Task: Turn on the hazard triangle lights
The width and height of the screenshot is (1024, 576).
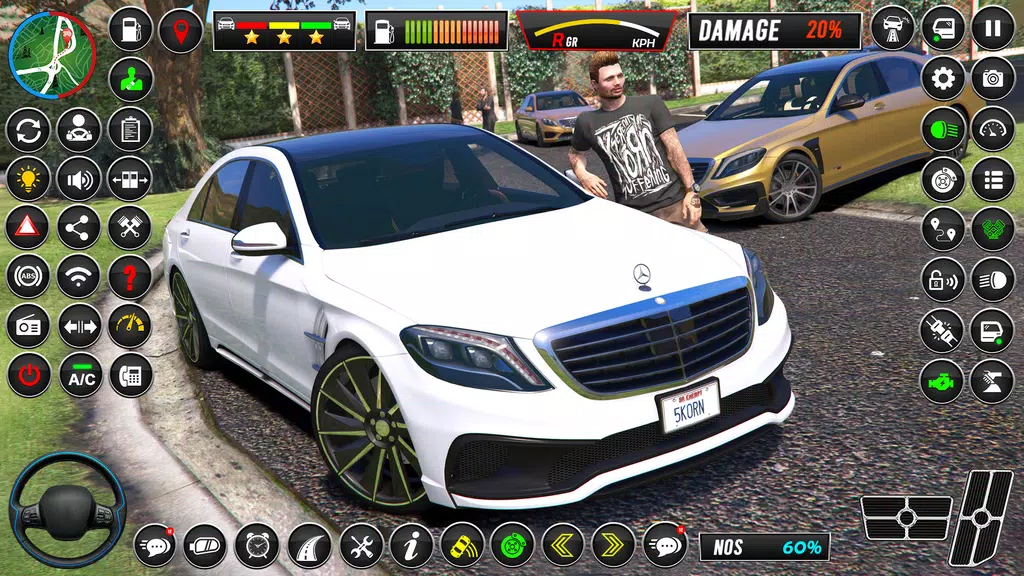Action: [x=28, y=228]
